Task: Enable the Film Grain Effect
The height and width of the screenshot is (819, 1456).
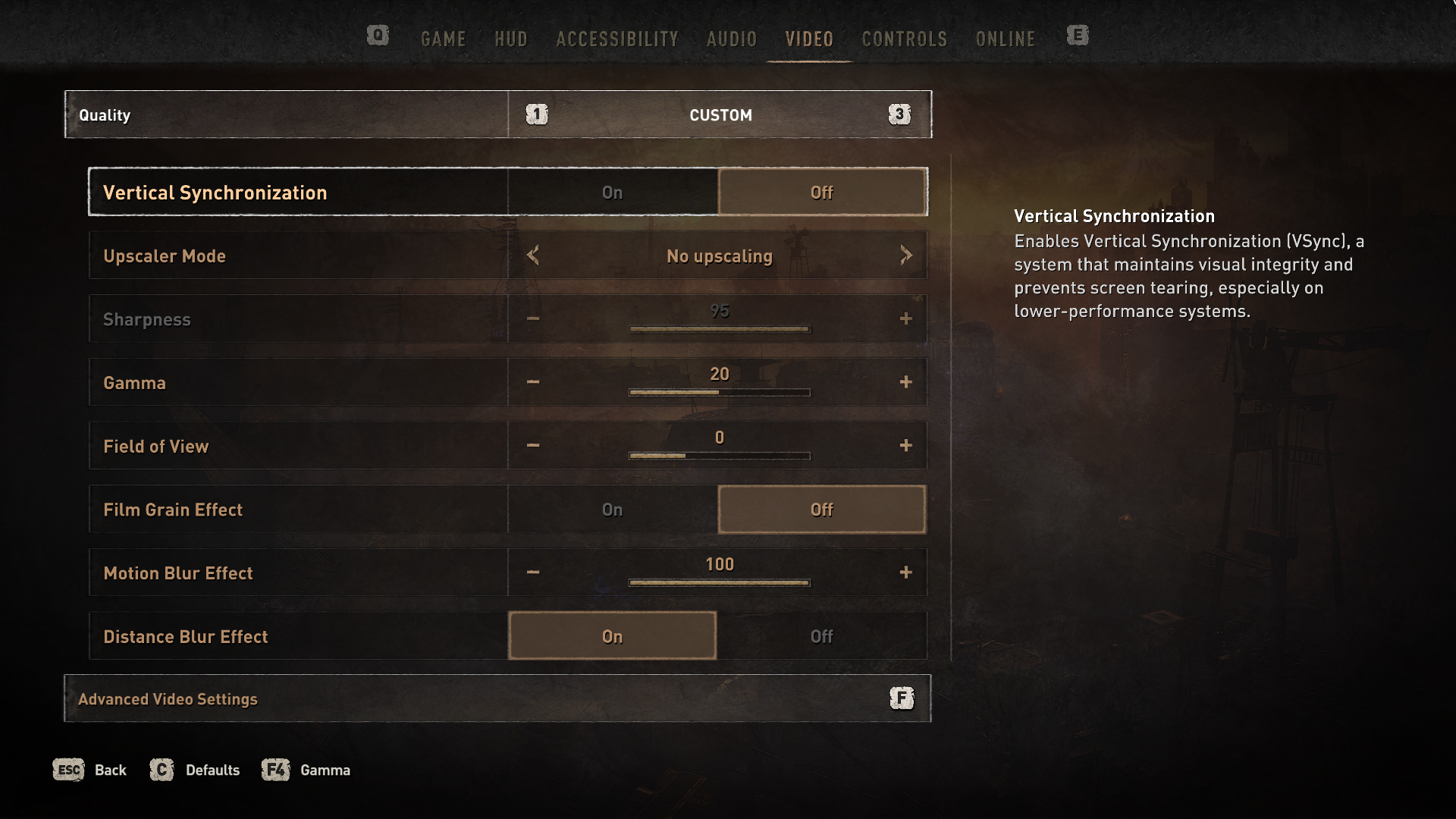Action: [613, 510]
